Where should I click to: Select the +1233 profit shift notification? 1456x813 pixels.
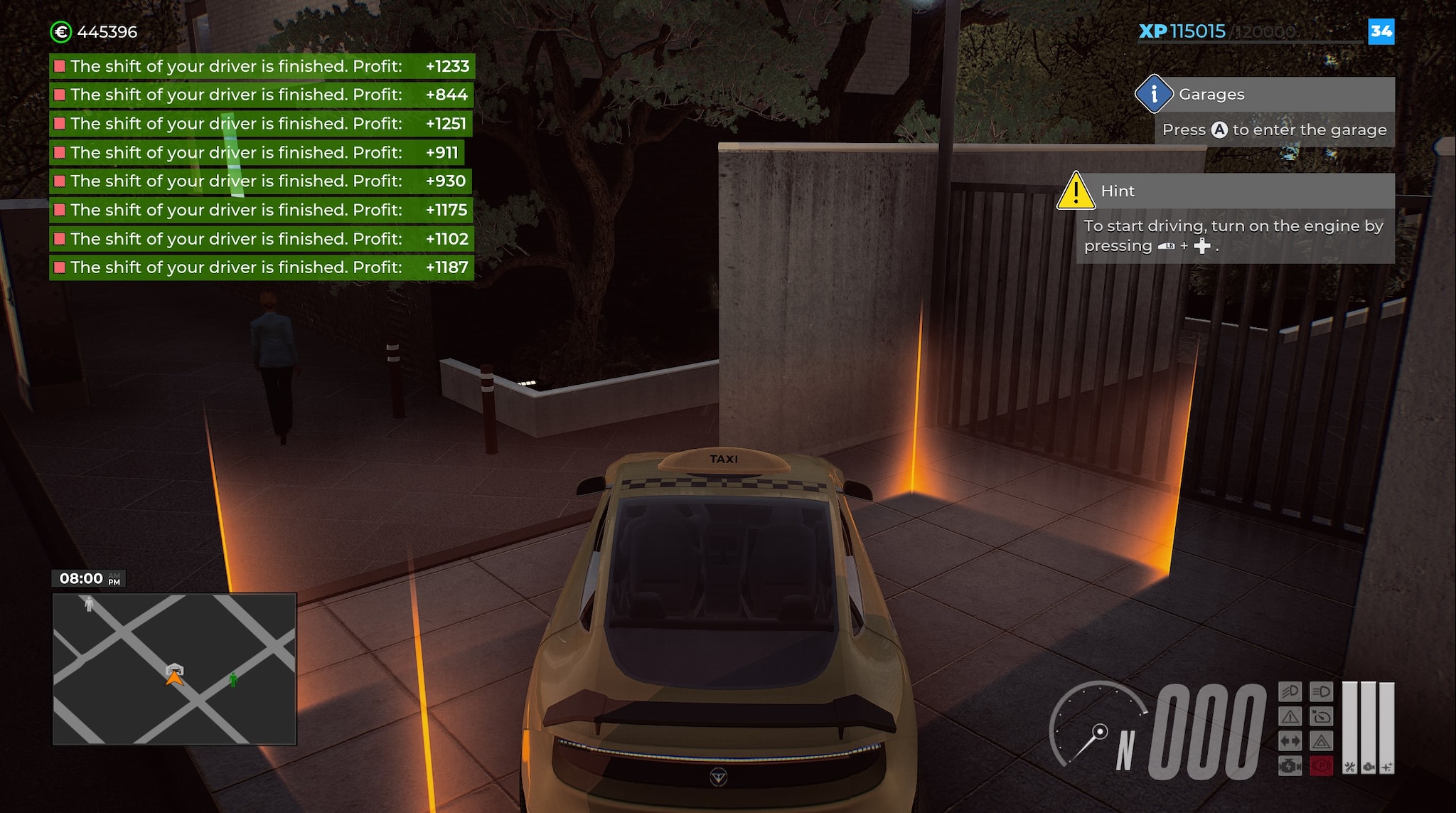point(262,66)
